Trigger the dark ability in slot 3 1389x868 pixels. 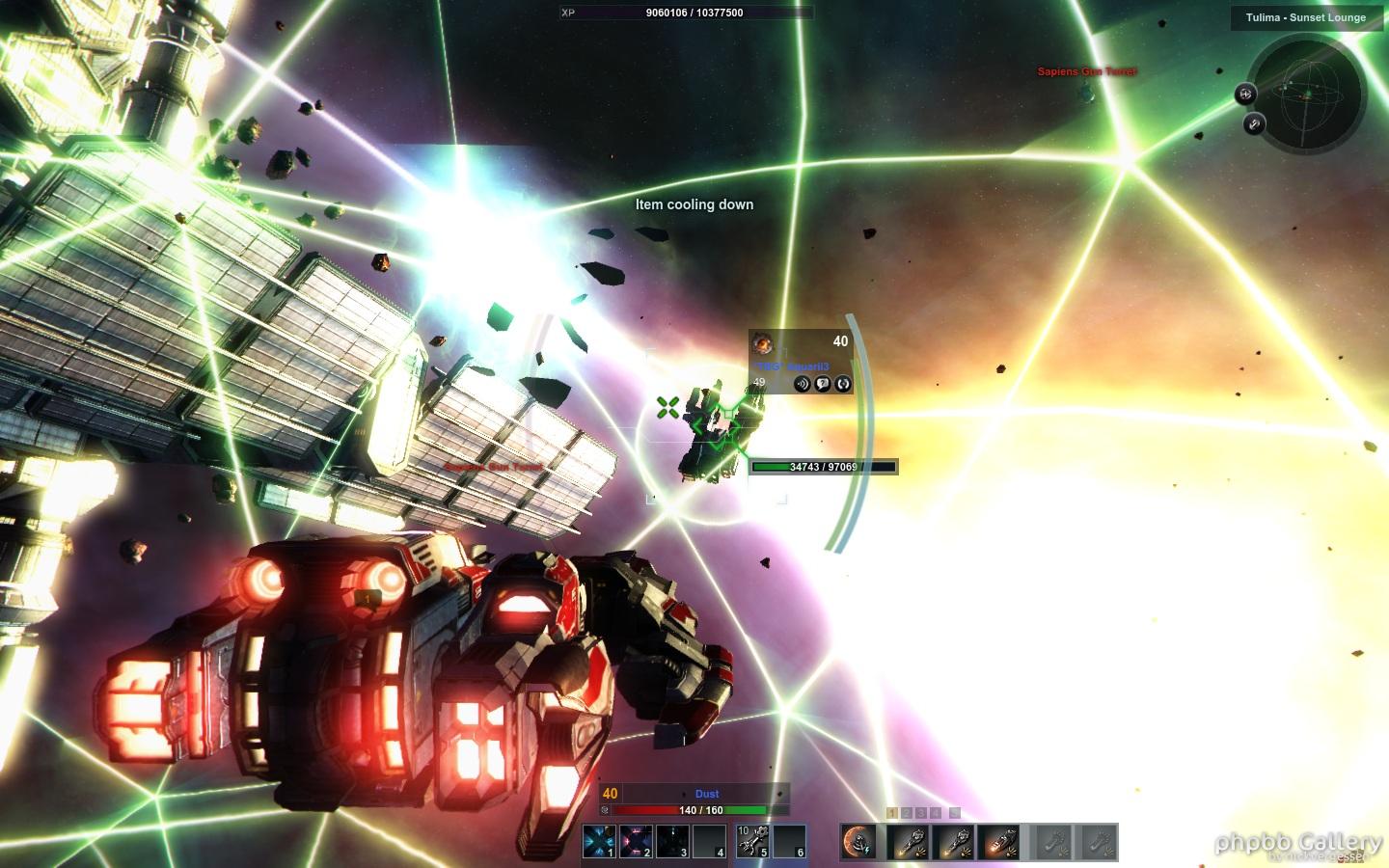pos(672,841)
